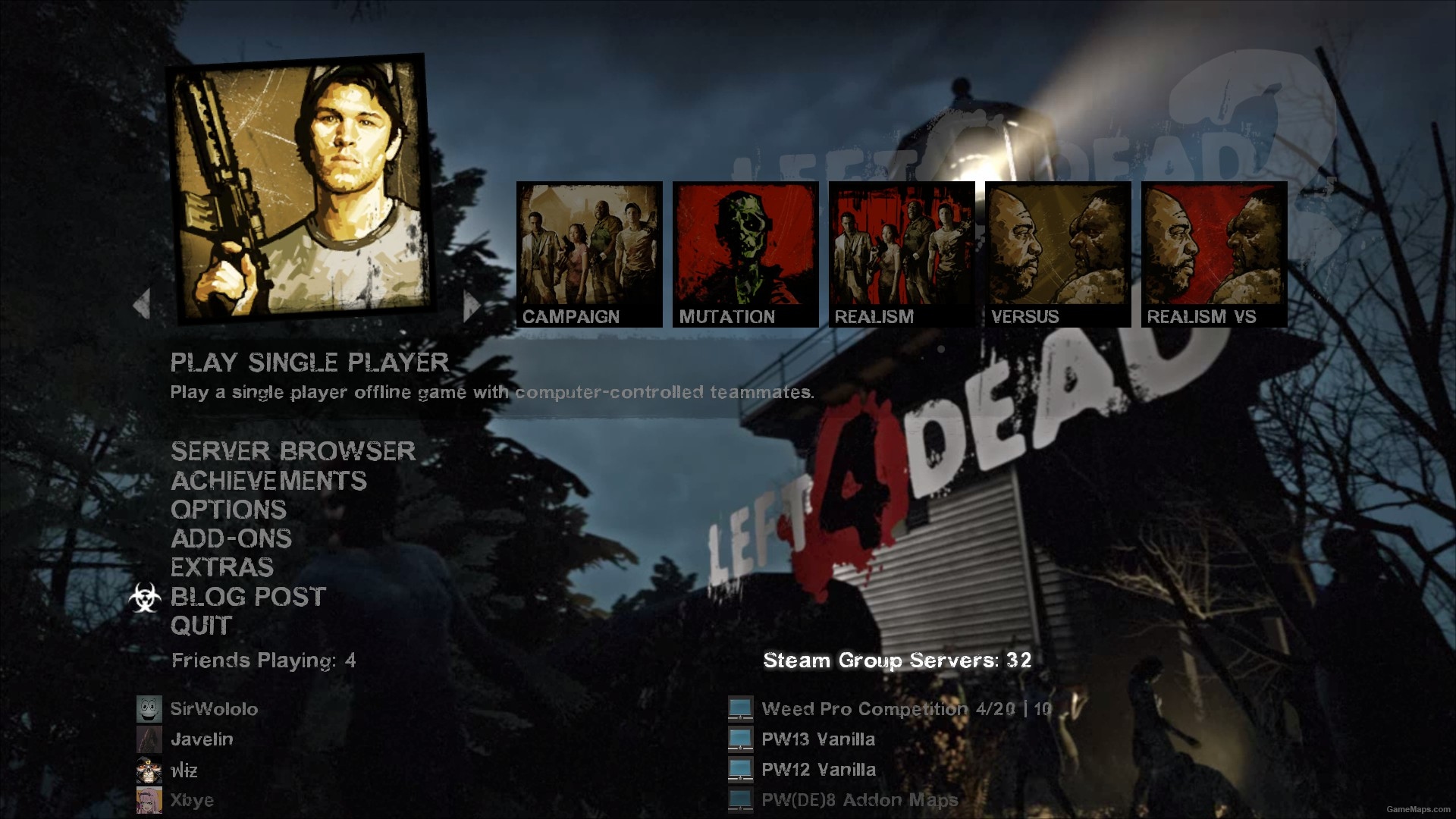Click SirWololo's avatar icon
Image resolution: width=1456 pixels, height=819 pixels.
coord(149,709)
